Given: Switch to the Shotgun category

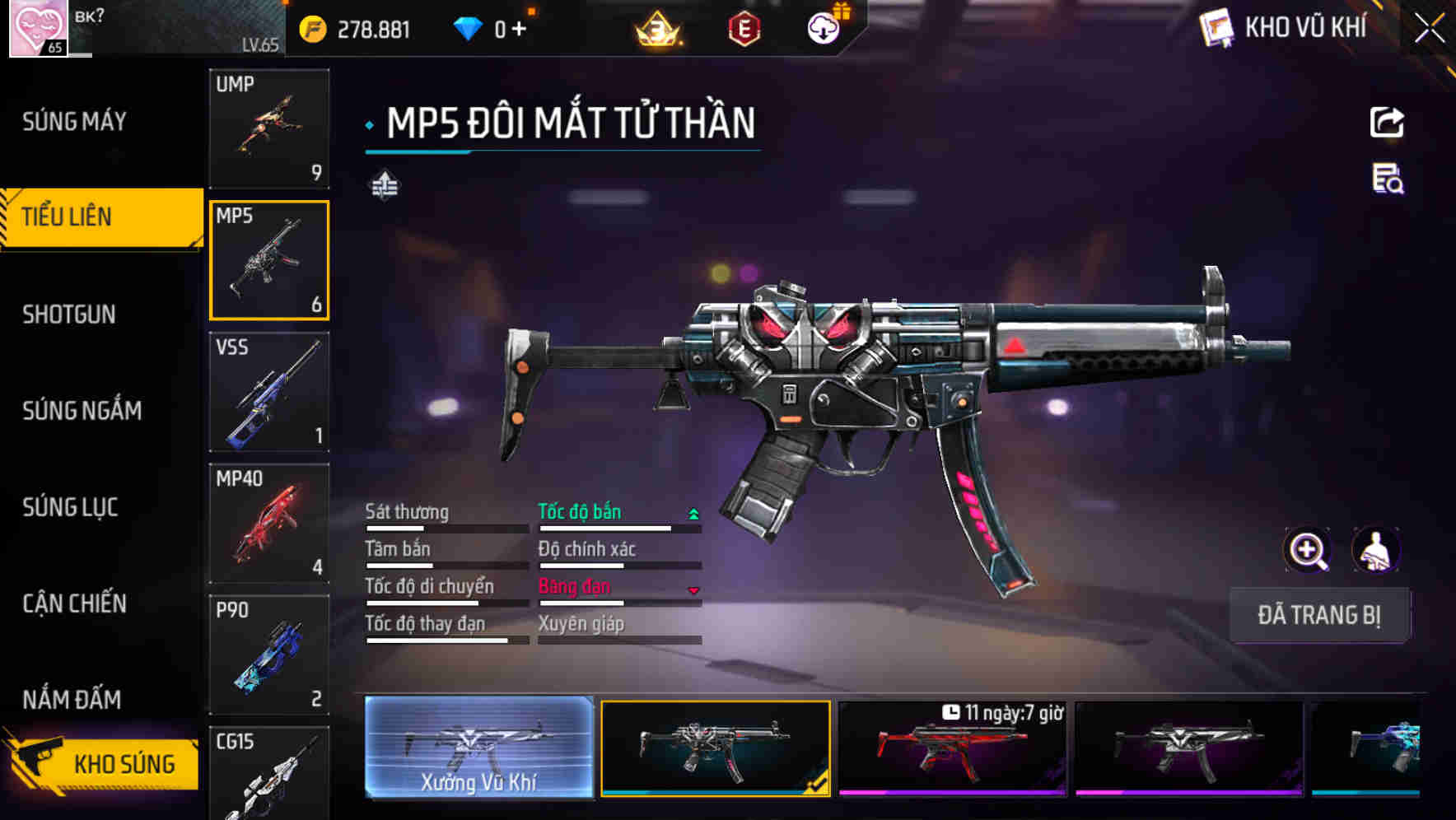Looking at the screenshot, I should pyautogui.click(x=69, y=314).
